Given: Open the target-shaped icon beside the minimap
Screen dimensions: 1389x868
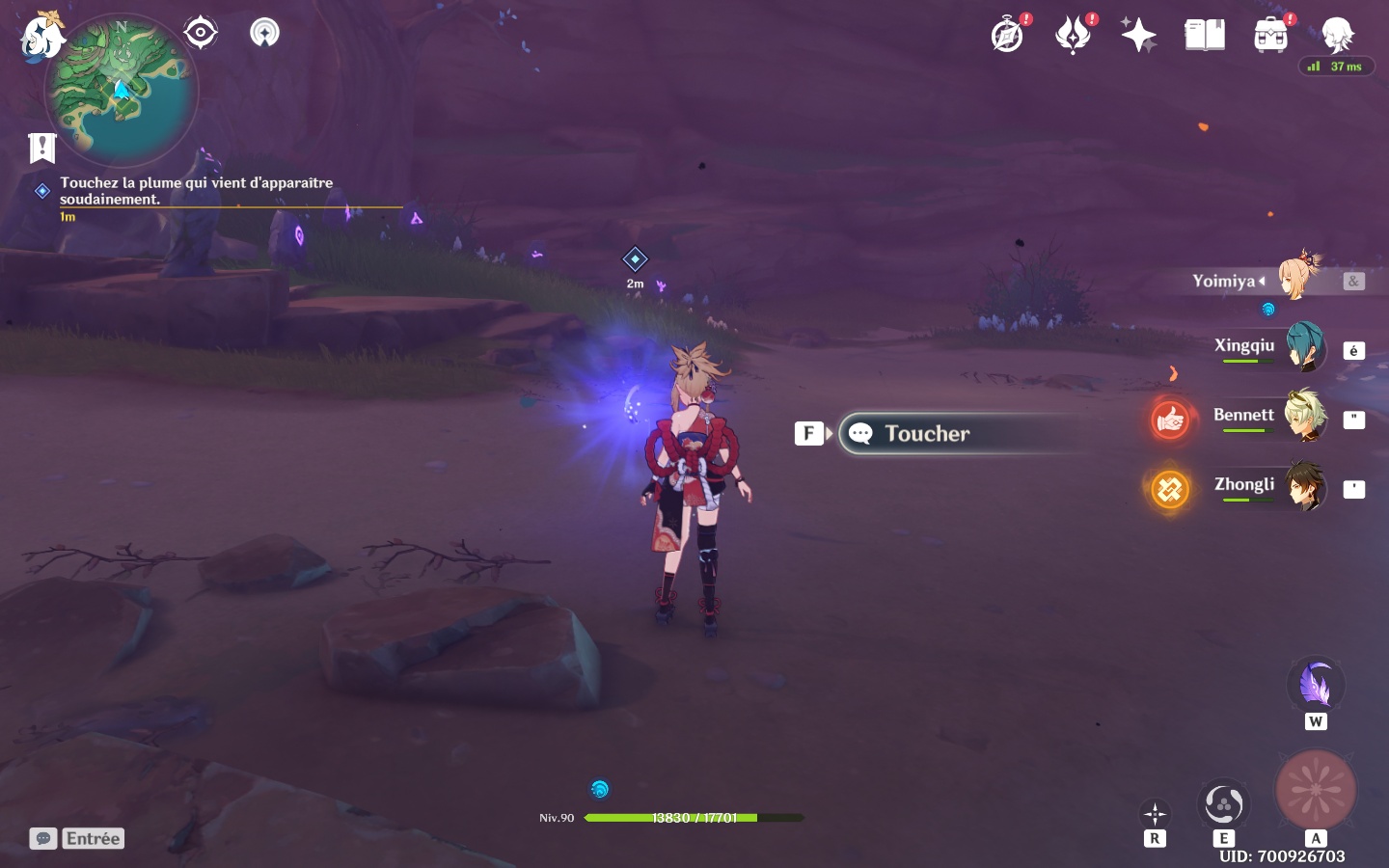Looking at the screenshot, I should (x=200, y=33).
